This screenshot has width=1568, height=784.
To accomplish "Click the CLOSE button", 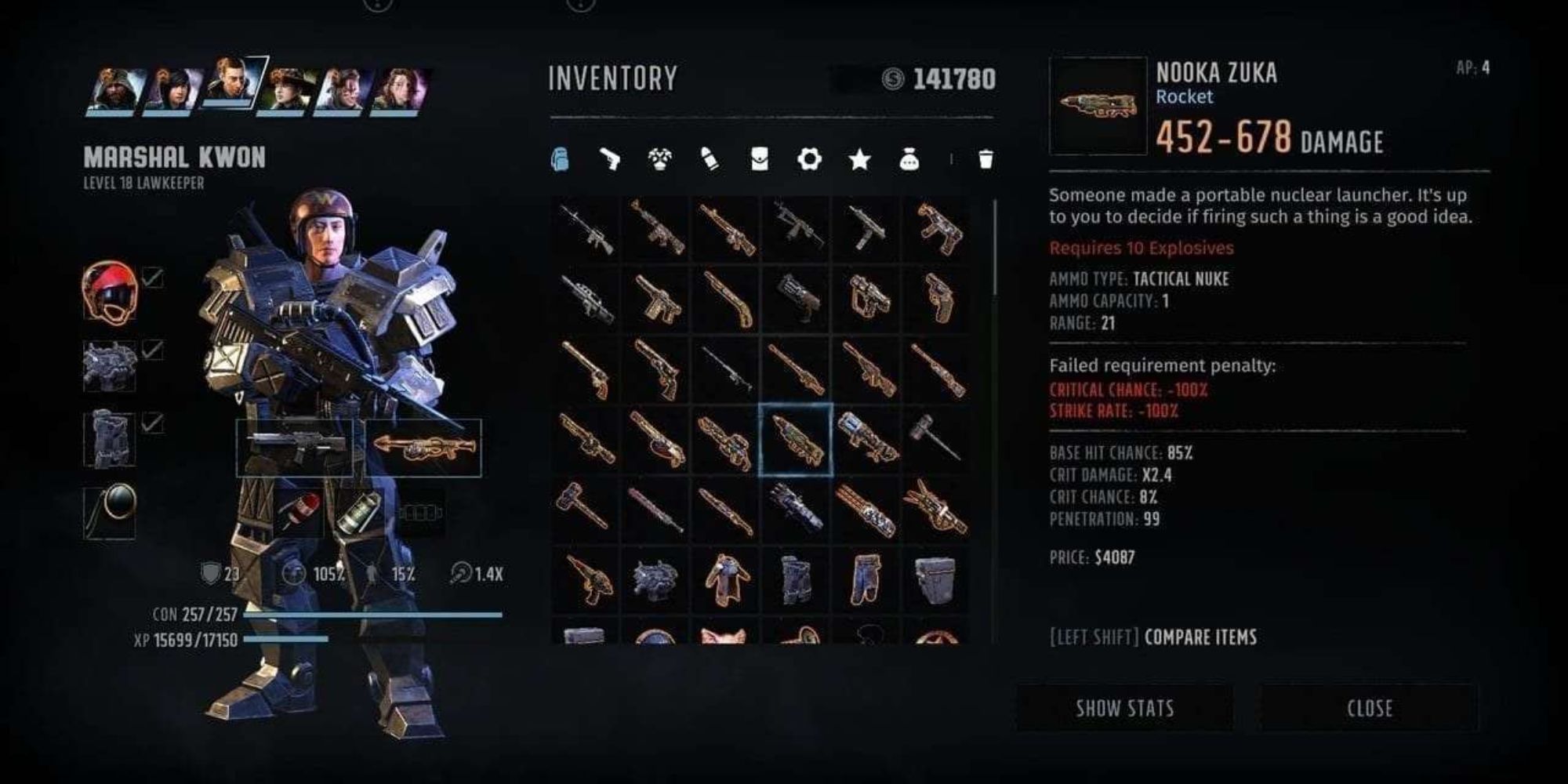I will coord(1368,708).
